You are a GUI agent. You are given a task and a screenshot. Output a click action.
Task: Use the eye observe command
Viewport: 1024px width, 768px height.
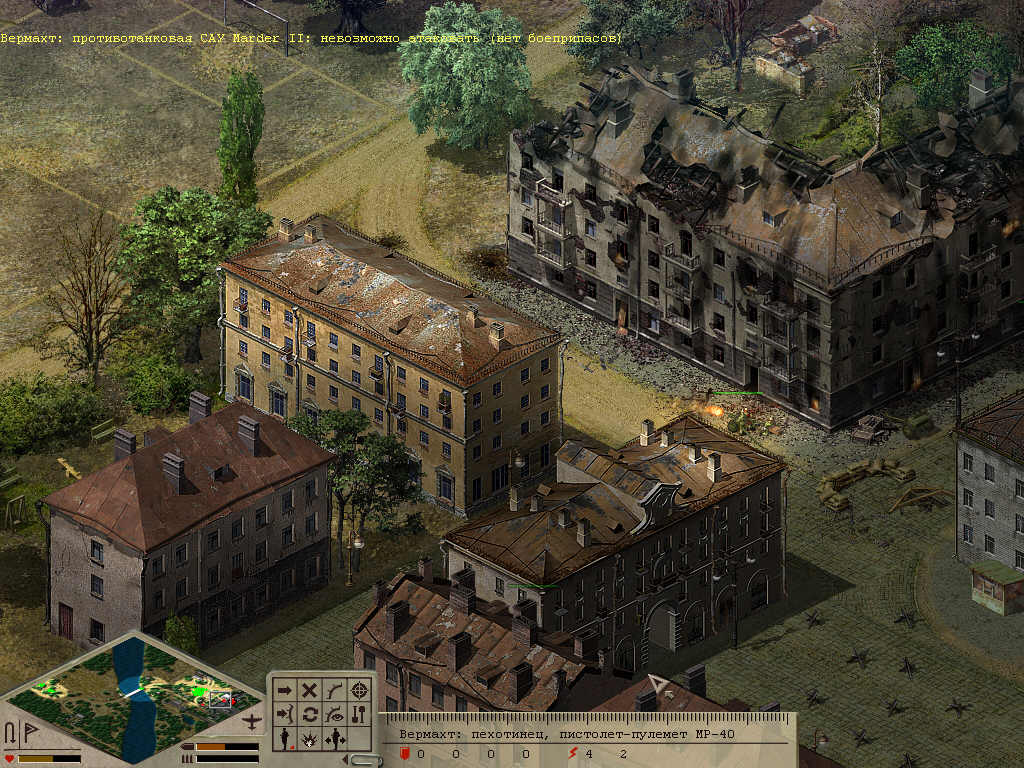coord(335,714)
